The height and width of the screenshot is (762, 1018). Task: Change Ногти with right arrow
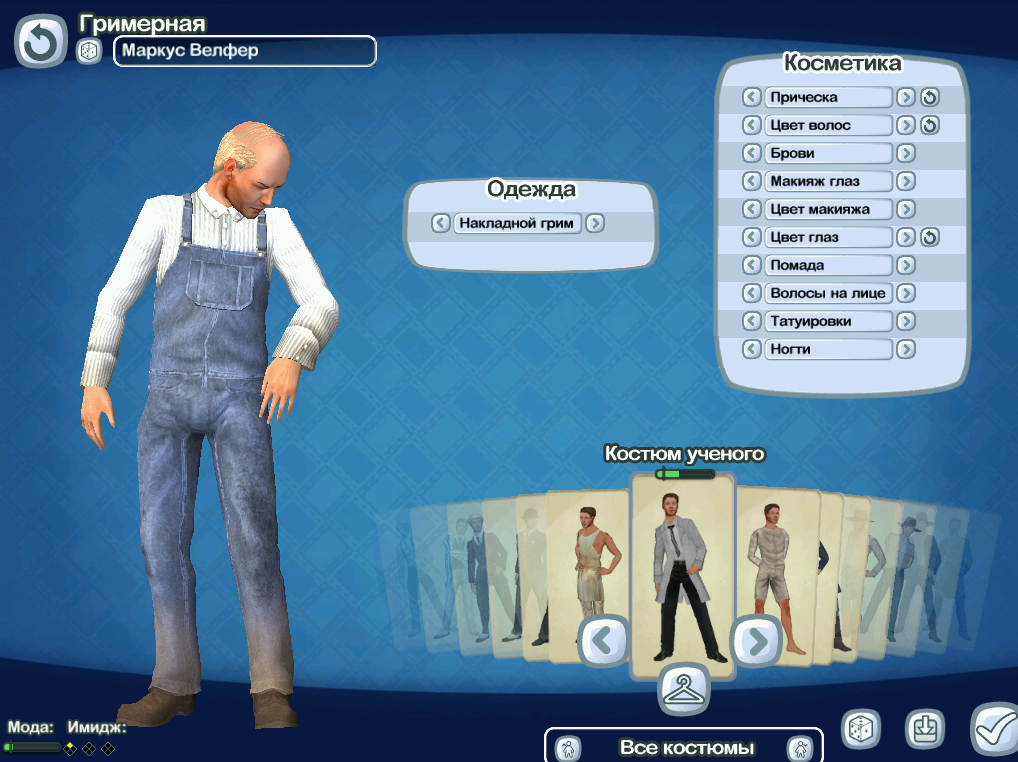pyautogui.click(x=905, y=349)
